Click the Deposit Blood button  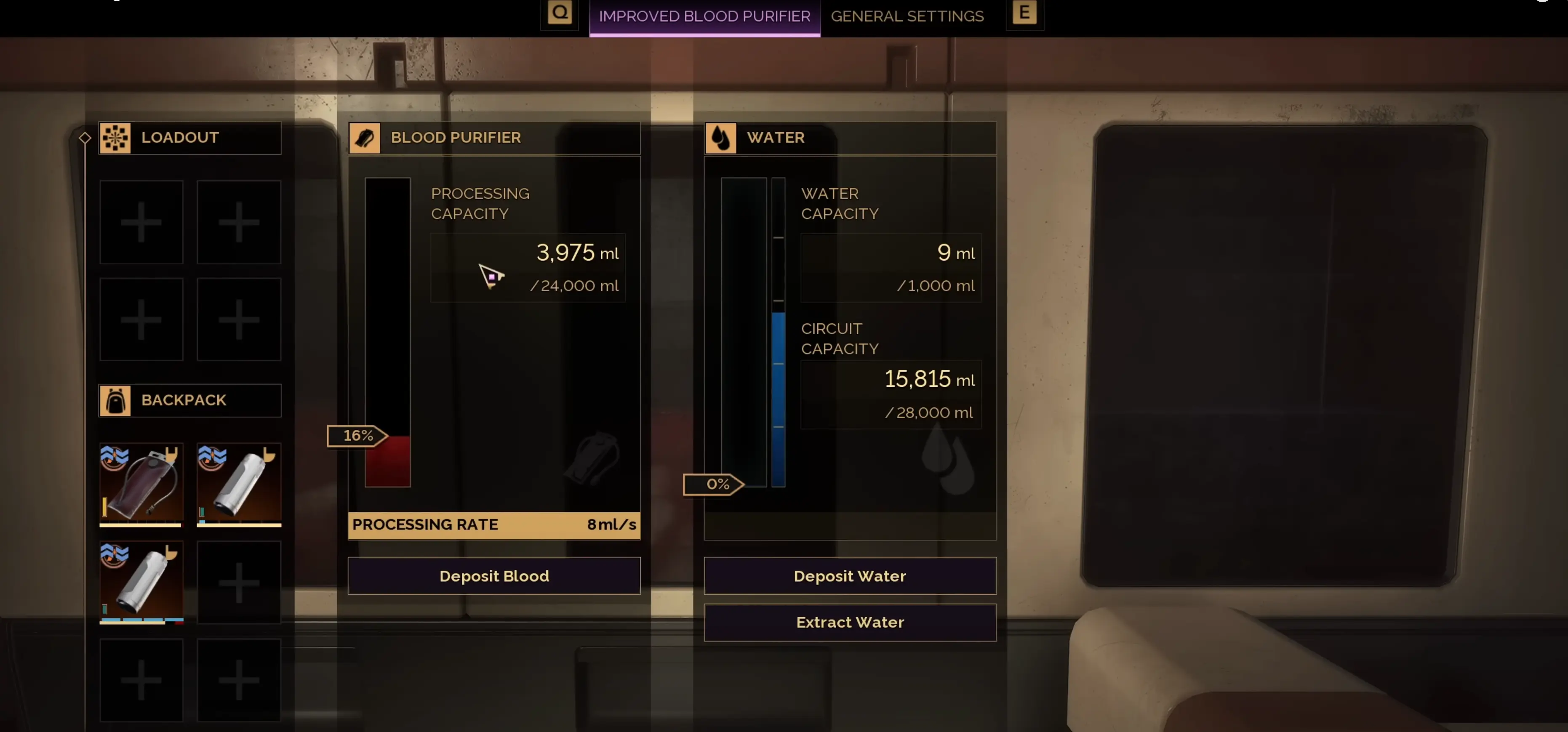[493, 575]
